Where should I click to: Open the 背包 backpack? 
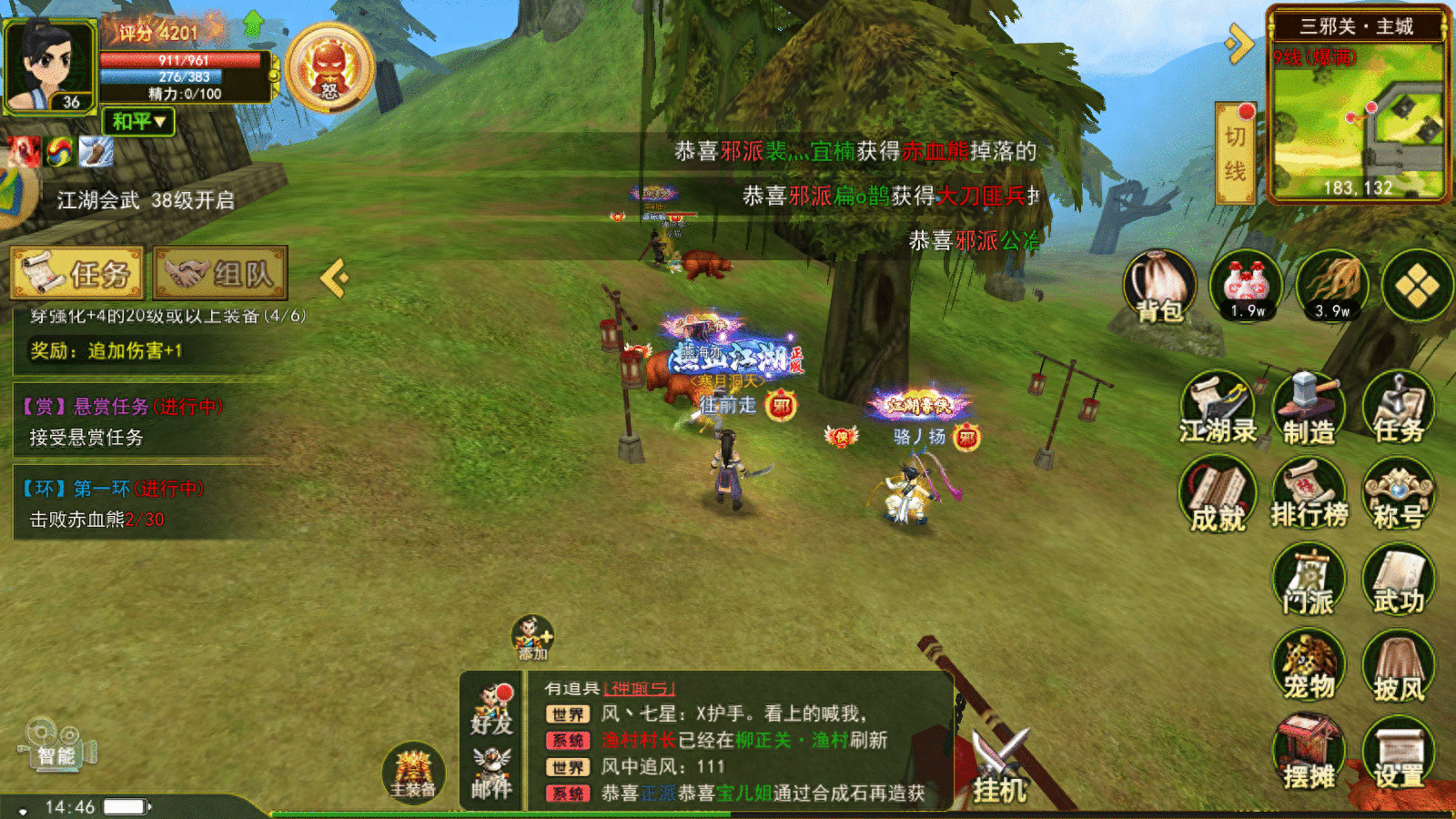click(x=1159, y=287)
